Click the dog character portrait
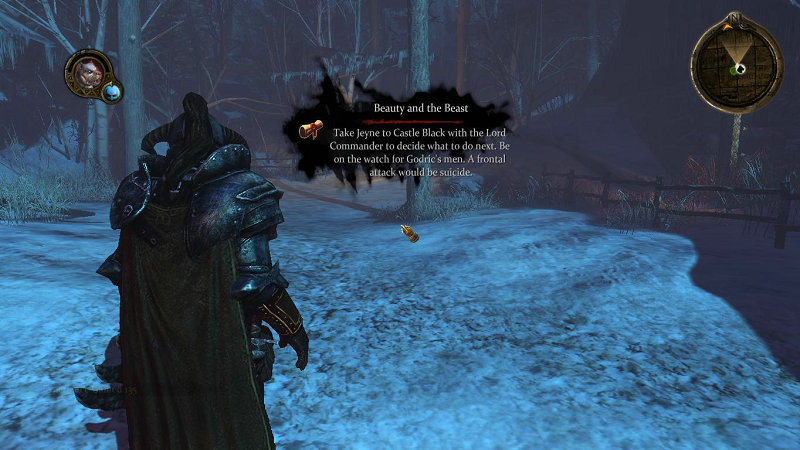Viewport: 800px width, 450px height. 86,72
